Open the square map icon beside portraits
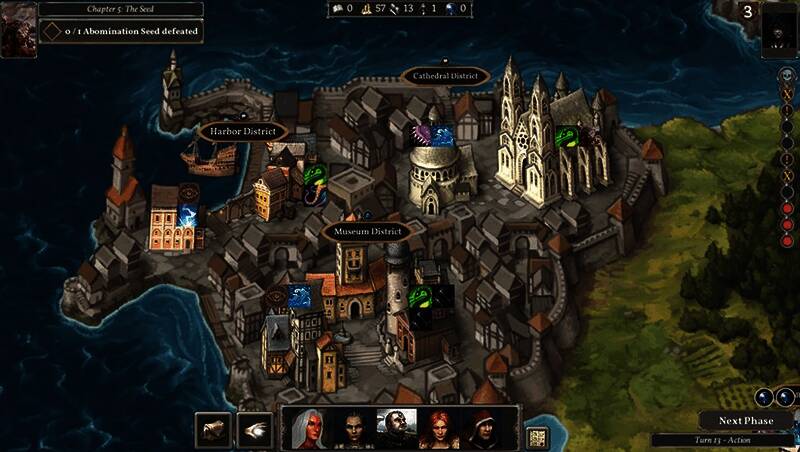Image resolution: width=800 pixels, height=452 pixels. point(538,437)
